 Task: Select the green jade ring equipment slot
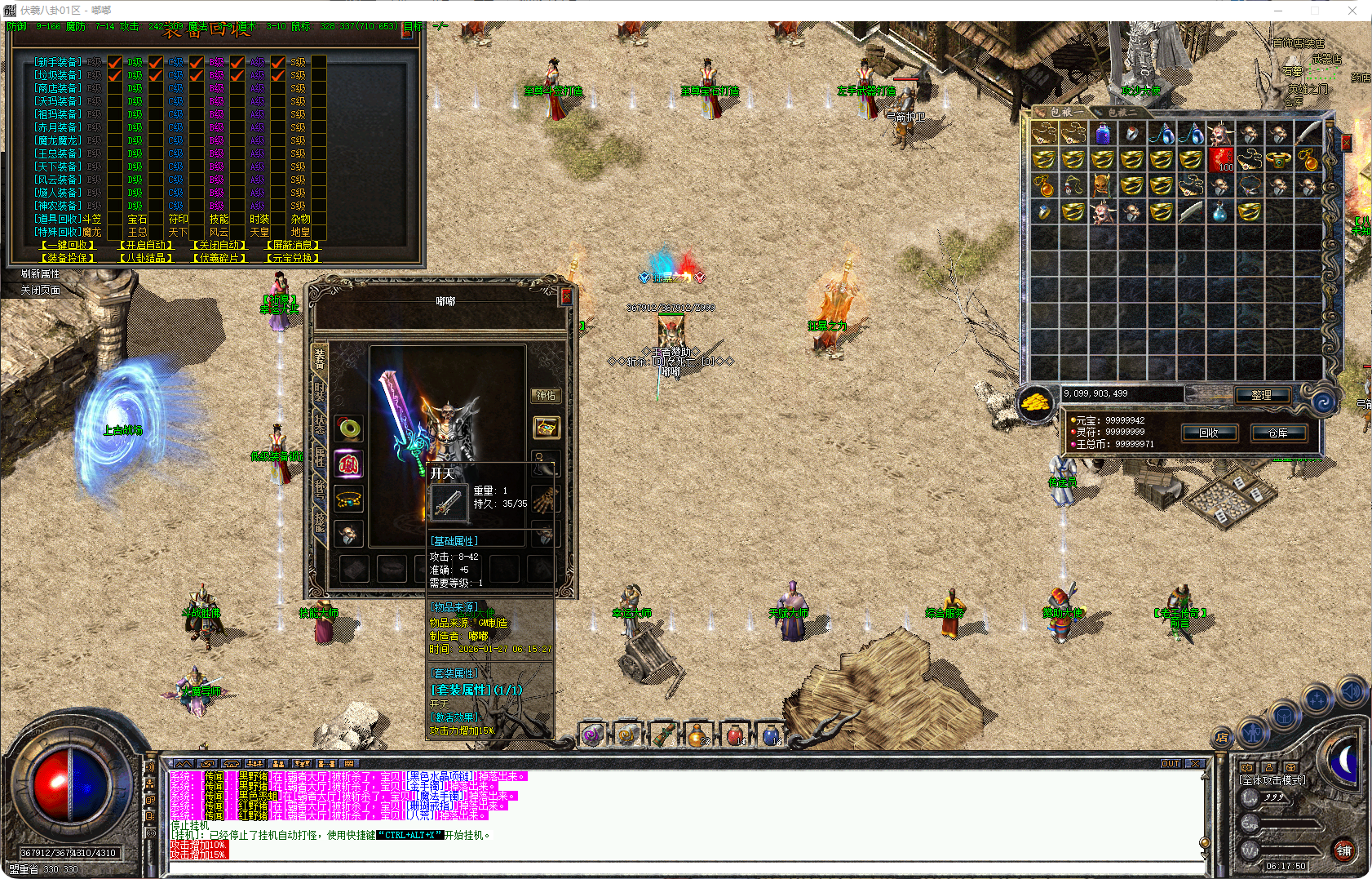(349, 428)
